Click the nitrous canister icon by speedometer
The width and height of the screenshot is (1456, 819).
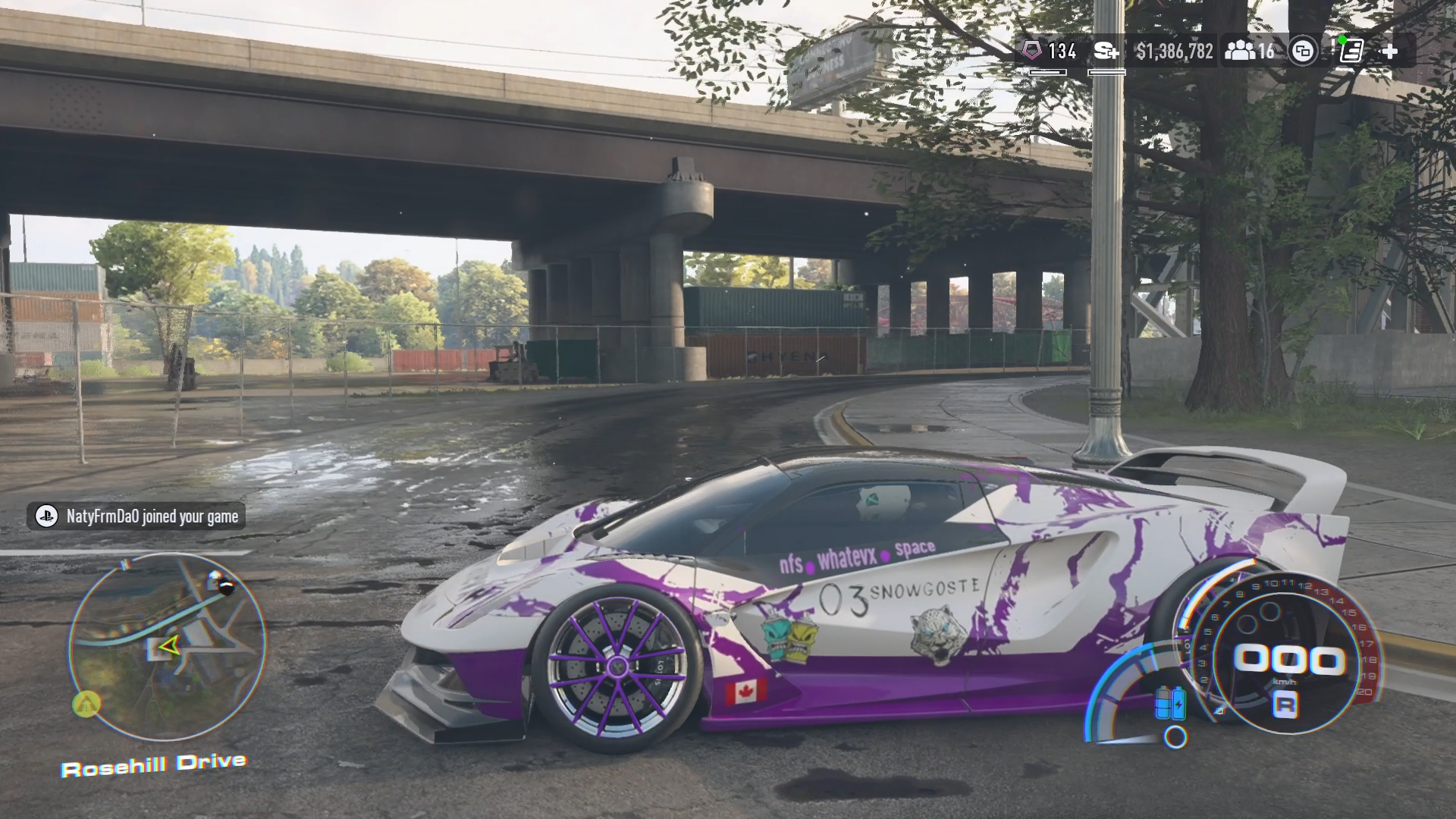pyautogui.click(x=1169, y=704)
